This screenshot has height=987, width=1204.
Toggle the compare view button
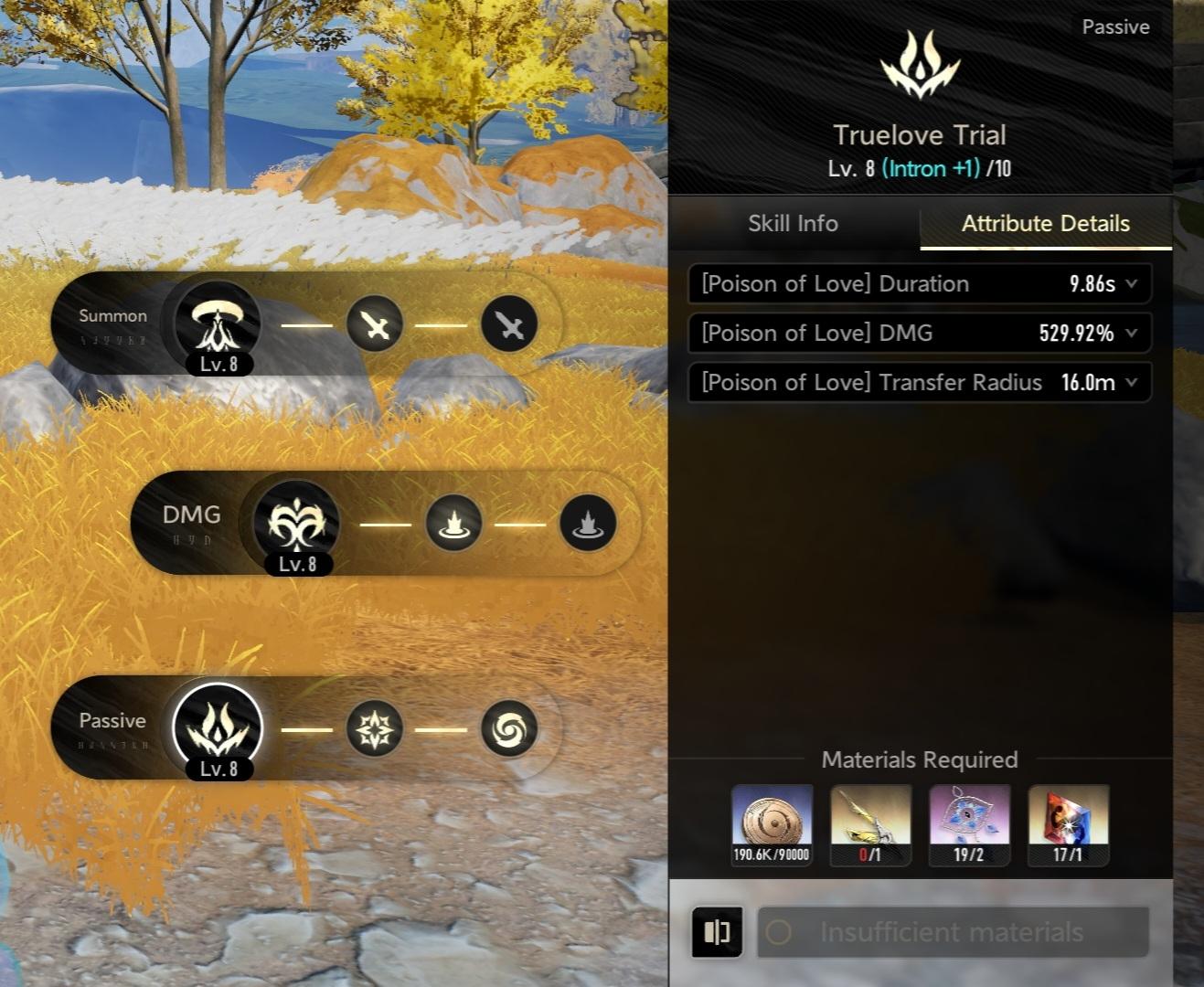(717, 932)
